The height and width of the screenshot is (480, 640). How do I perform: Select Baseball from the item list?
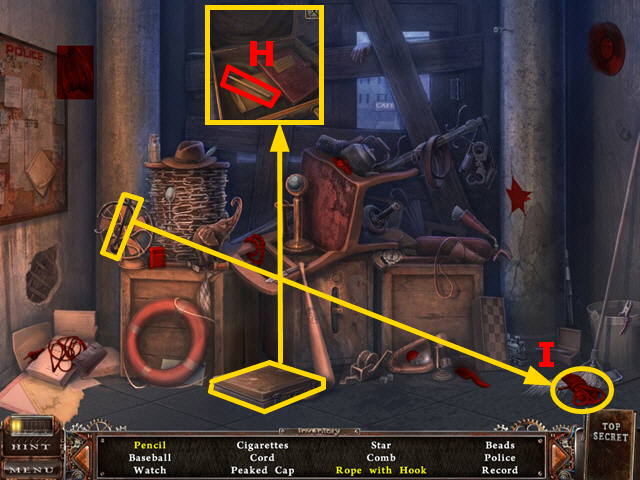[149, 457]
